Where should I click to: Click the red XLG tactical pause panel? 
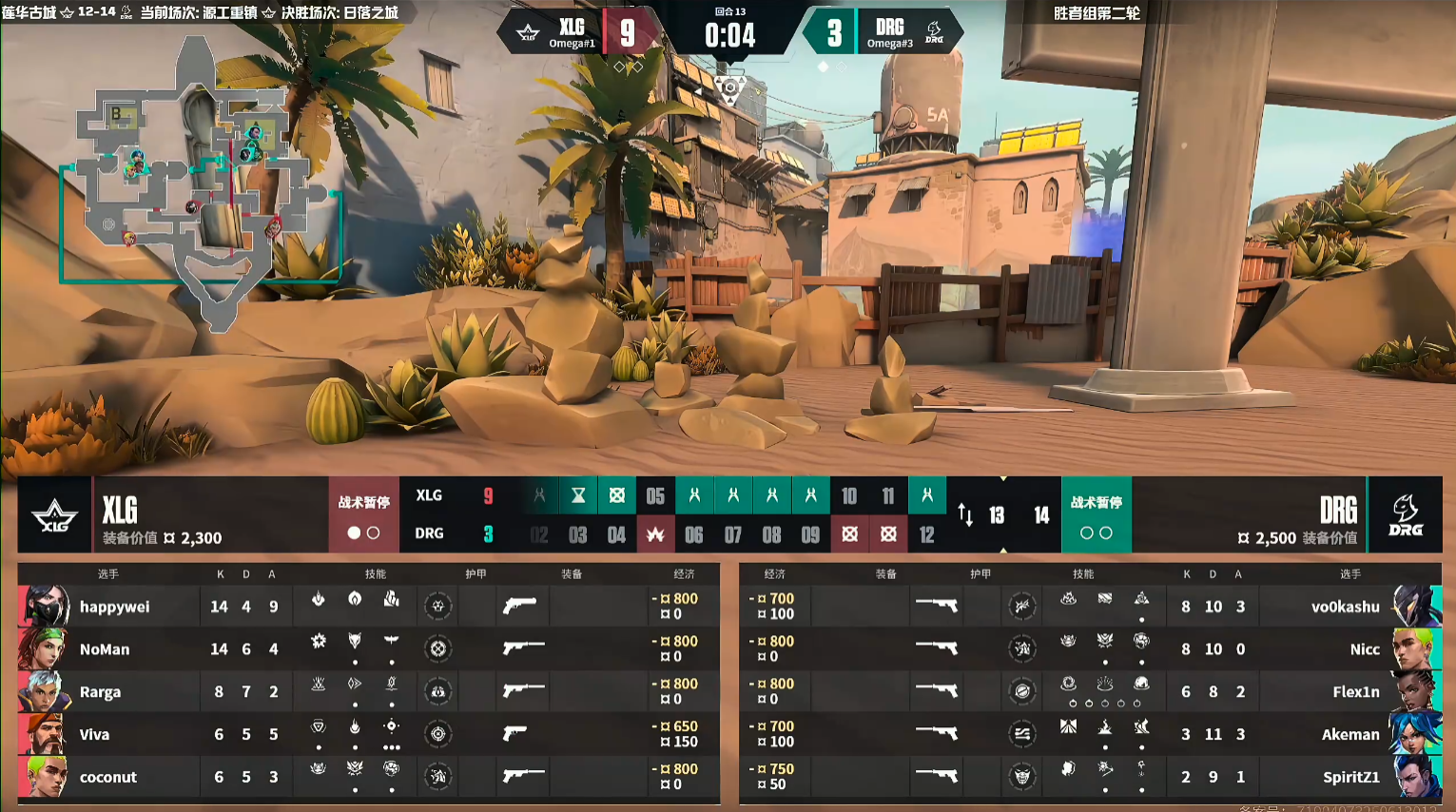[x=363, y=515]
